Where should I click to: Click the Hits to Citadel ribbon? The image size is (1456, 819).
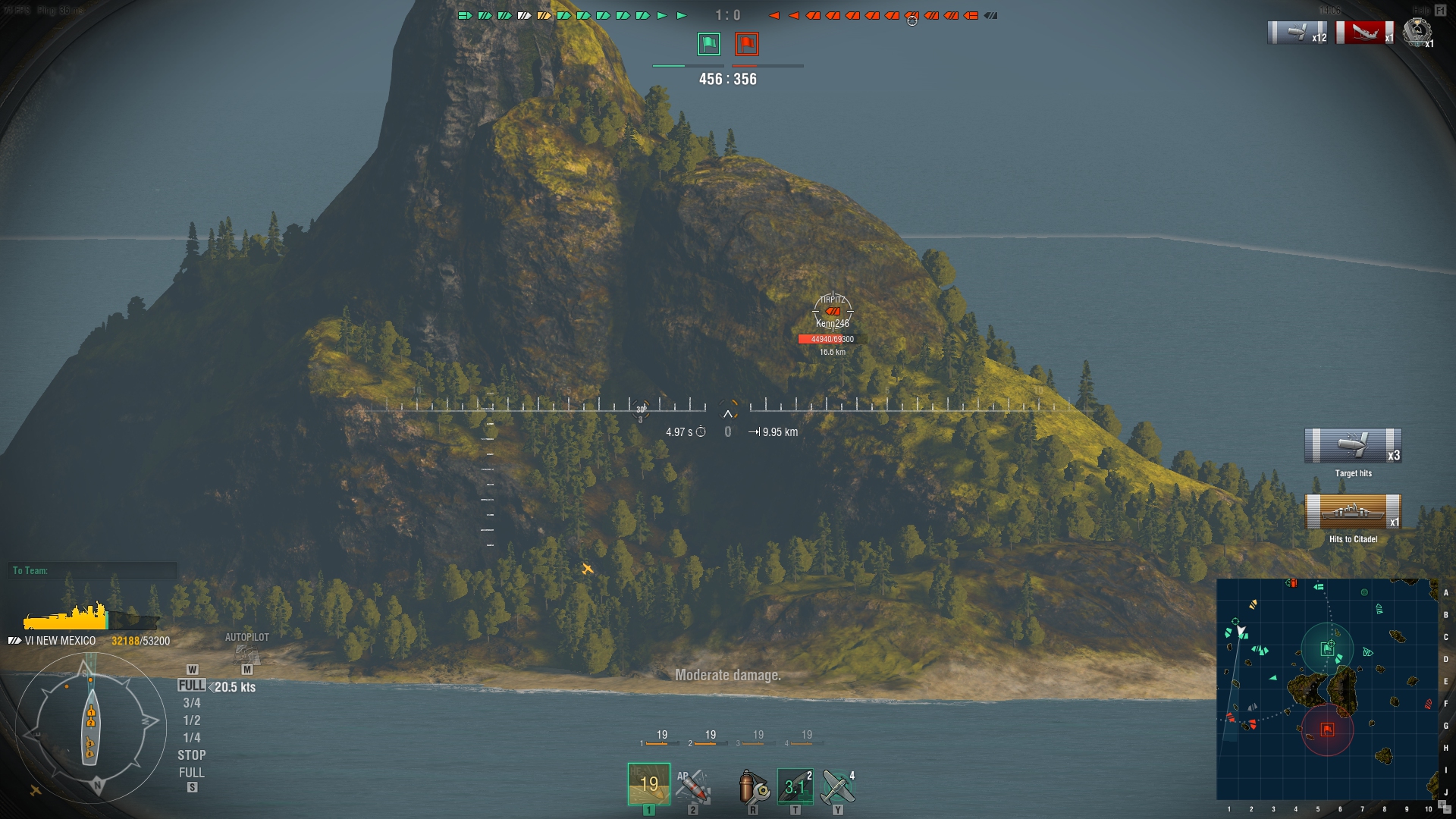point(1353,512)
